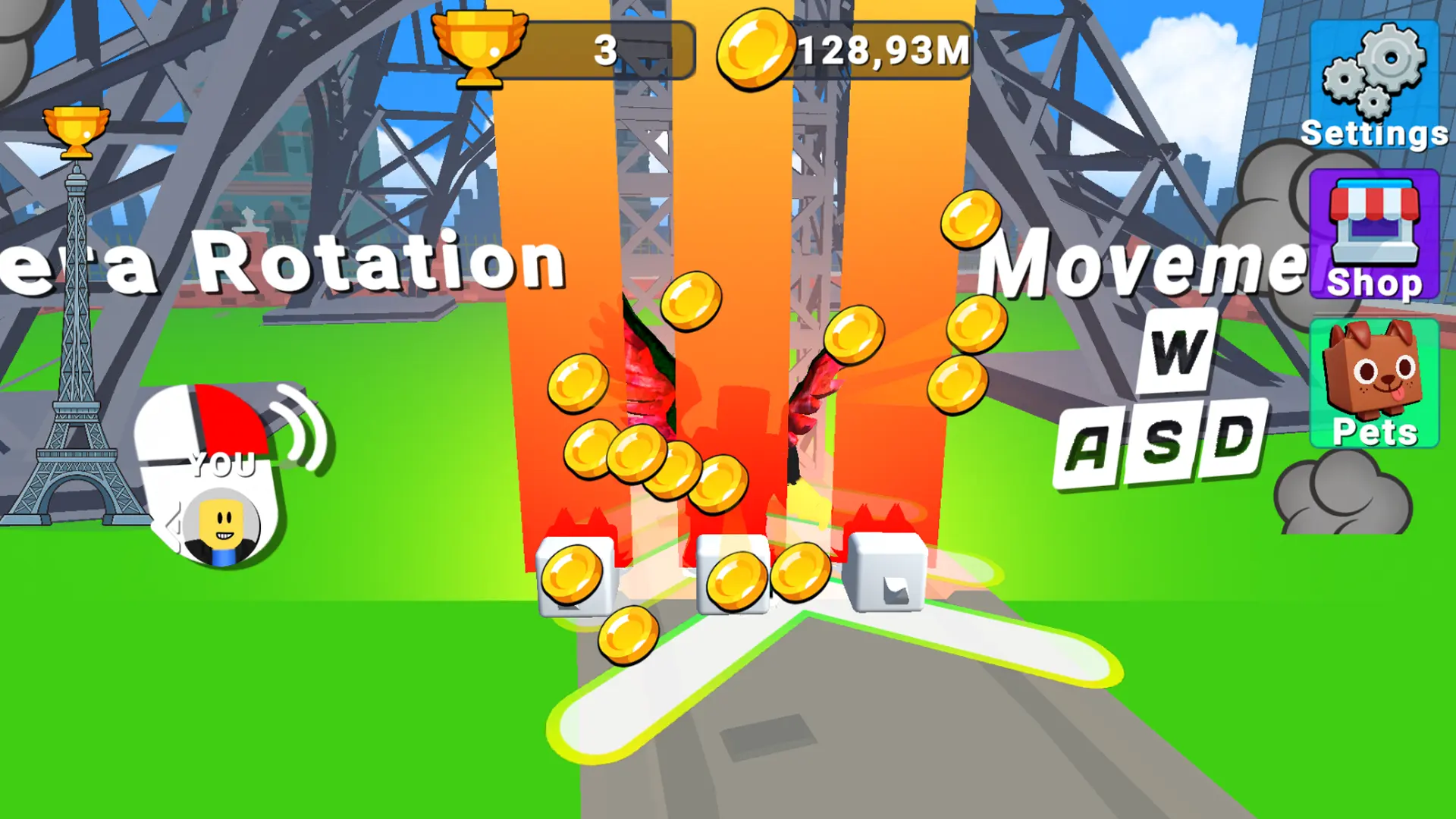Click the coin currency icon in top bar
1456x819 pixels.
(x=755, y=49)
